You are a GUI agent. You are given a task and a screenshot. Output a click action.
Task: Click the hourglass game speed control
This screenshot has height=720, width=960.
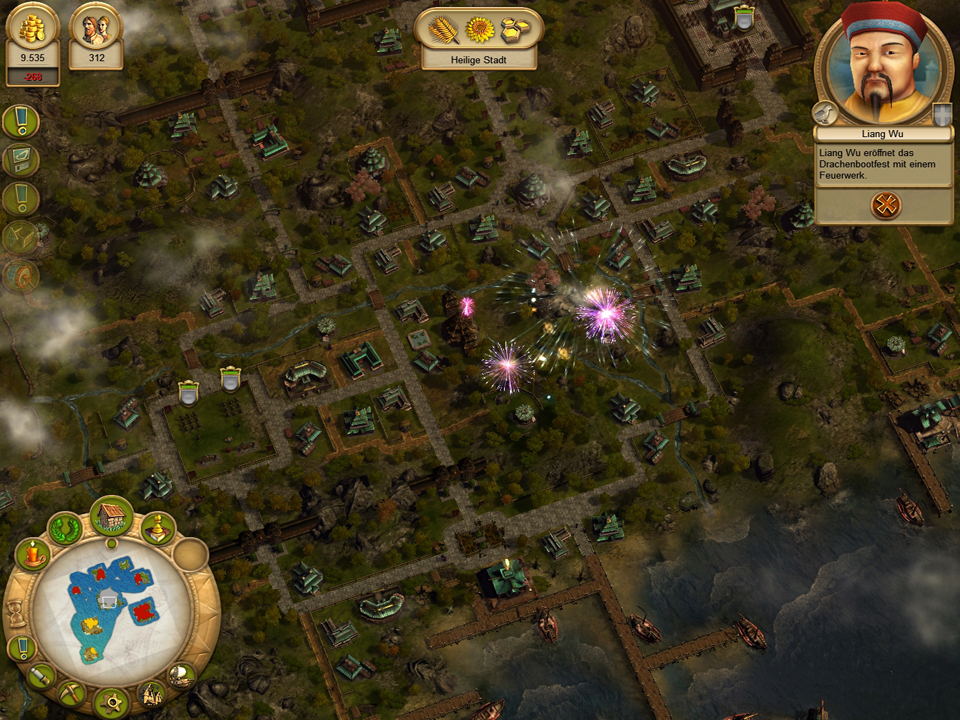click(x=17, y=612)
